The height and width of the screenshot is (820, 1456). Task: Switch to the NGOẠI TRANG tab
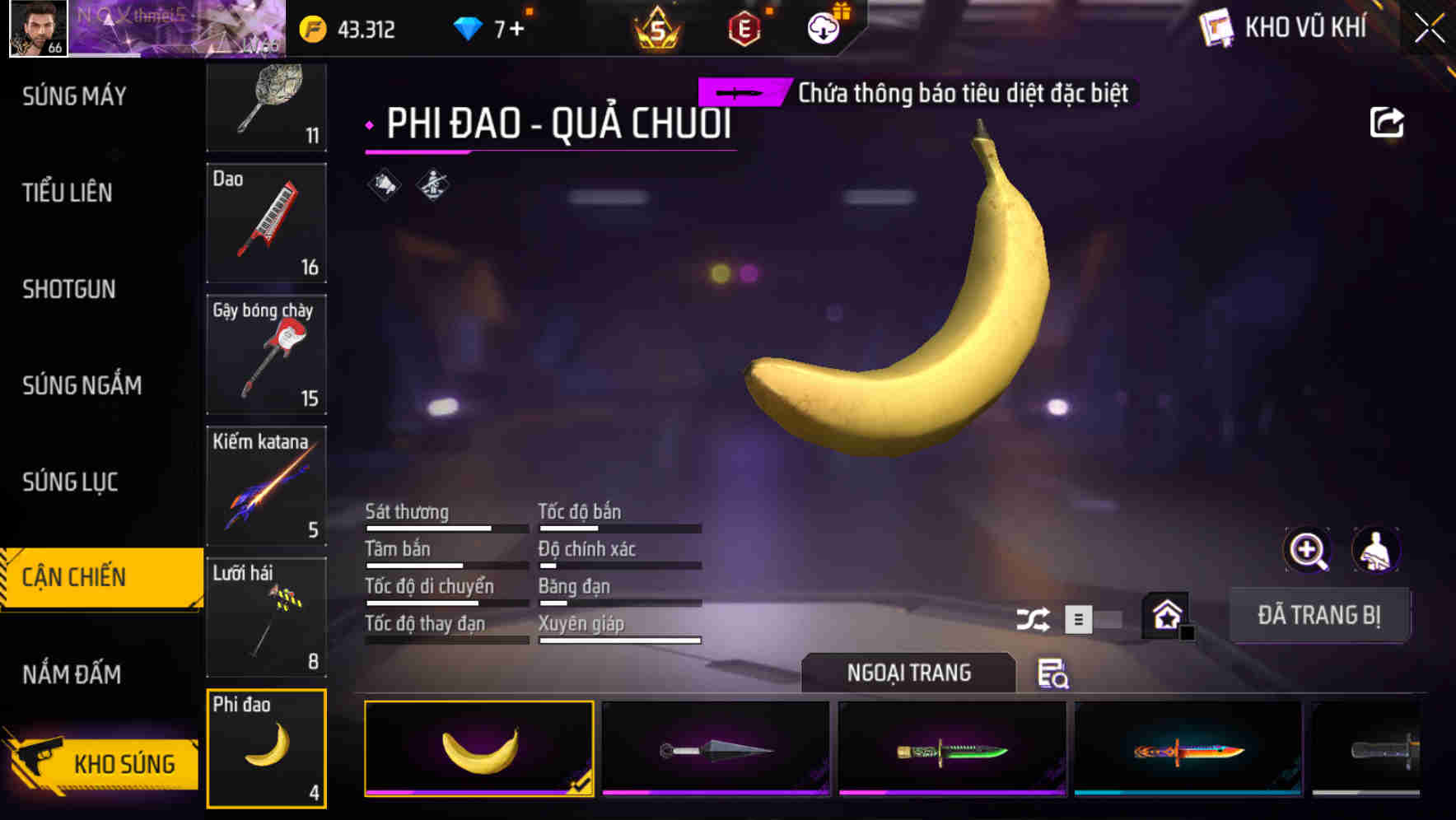tap(908, 673)
